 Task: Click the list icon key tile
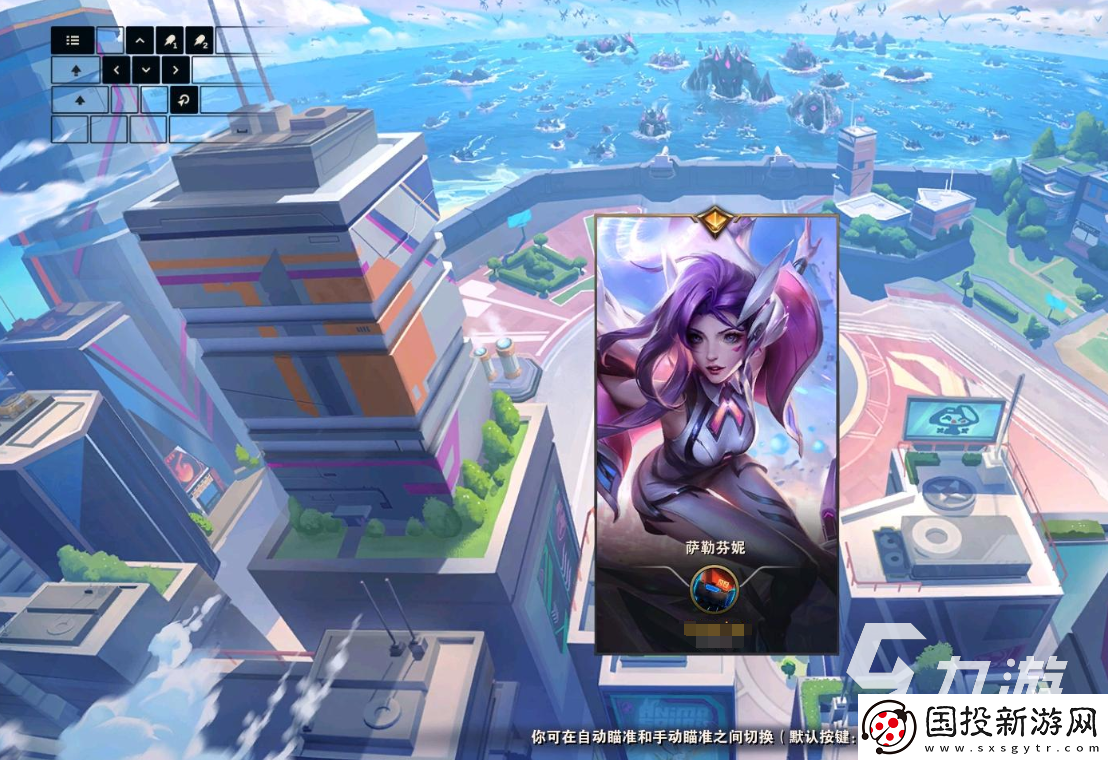(73, 41)
